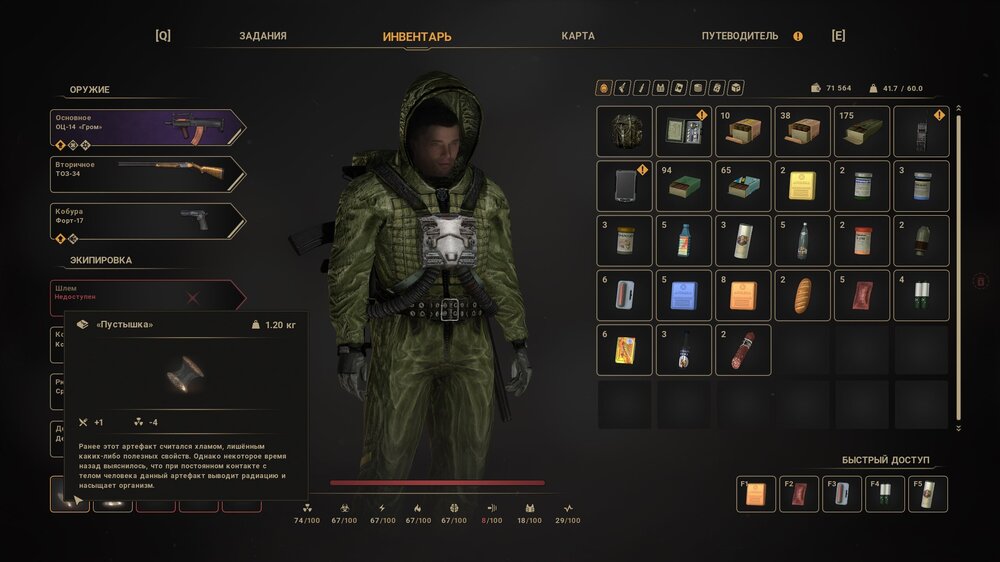Image resolution: width=1000 pixels, height=562 pixels.
Task: Select the F4 quick slot with green shells
Action: [885, 494]
